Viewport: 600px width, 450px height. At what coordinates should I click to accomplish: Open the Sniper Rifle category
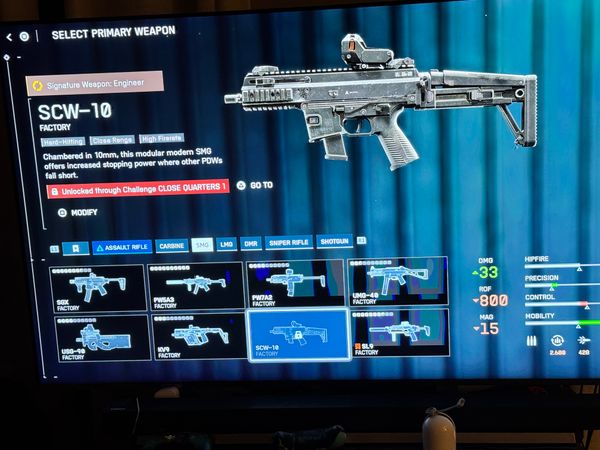point(289,242)
